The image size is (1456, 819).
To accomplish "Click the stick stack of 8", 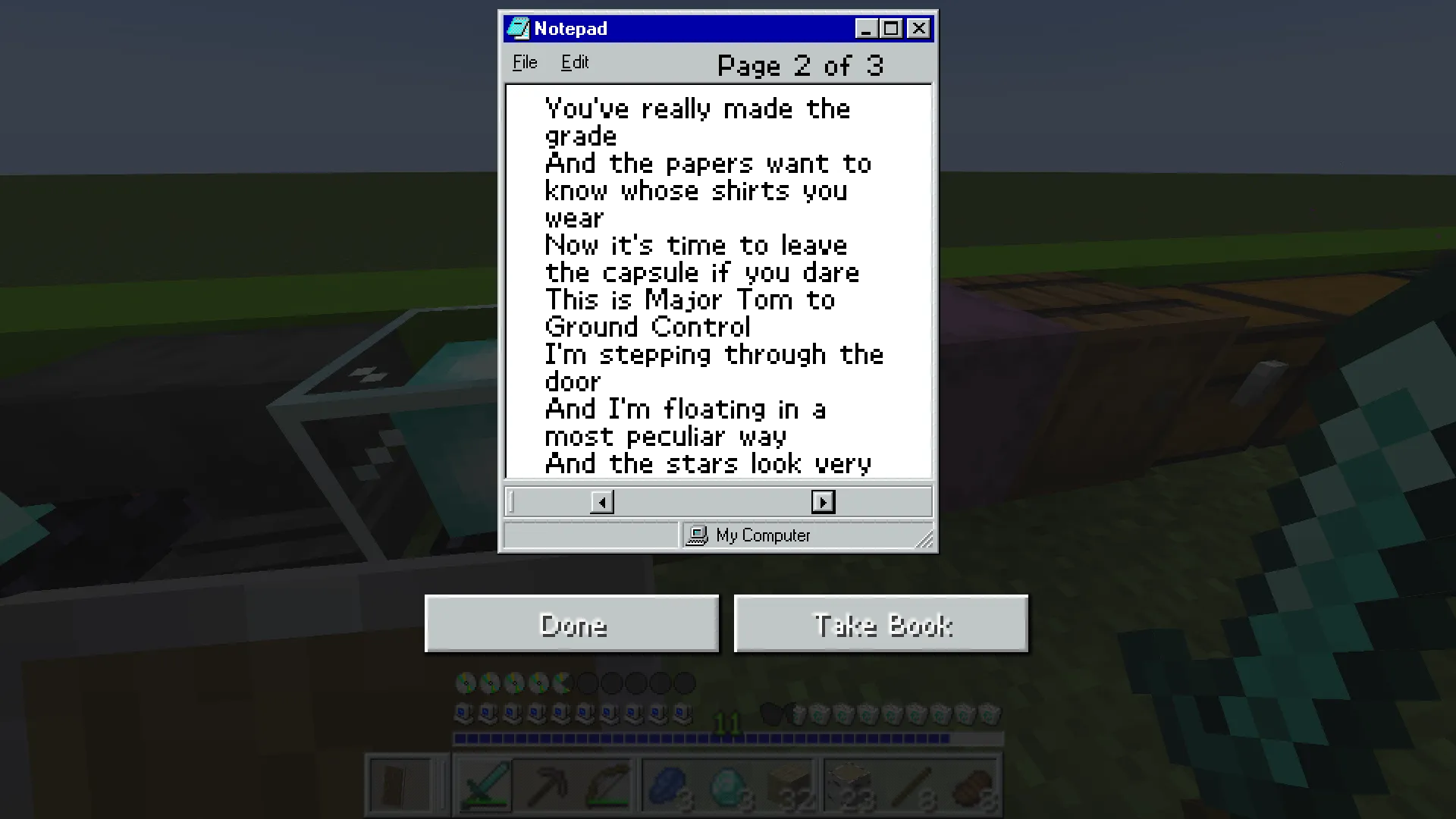I will click(911, 785).
